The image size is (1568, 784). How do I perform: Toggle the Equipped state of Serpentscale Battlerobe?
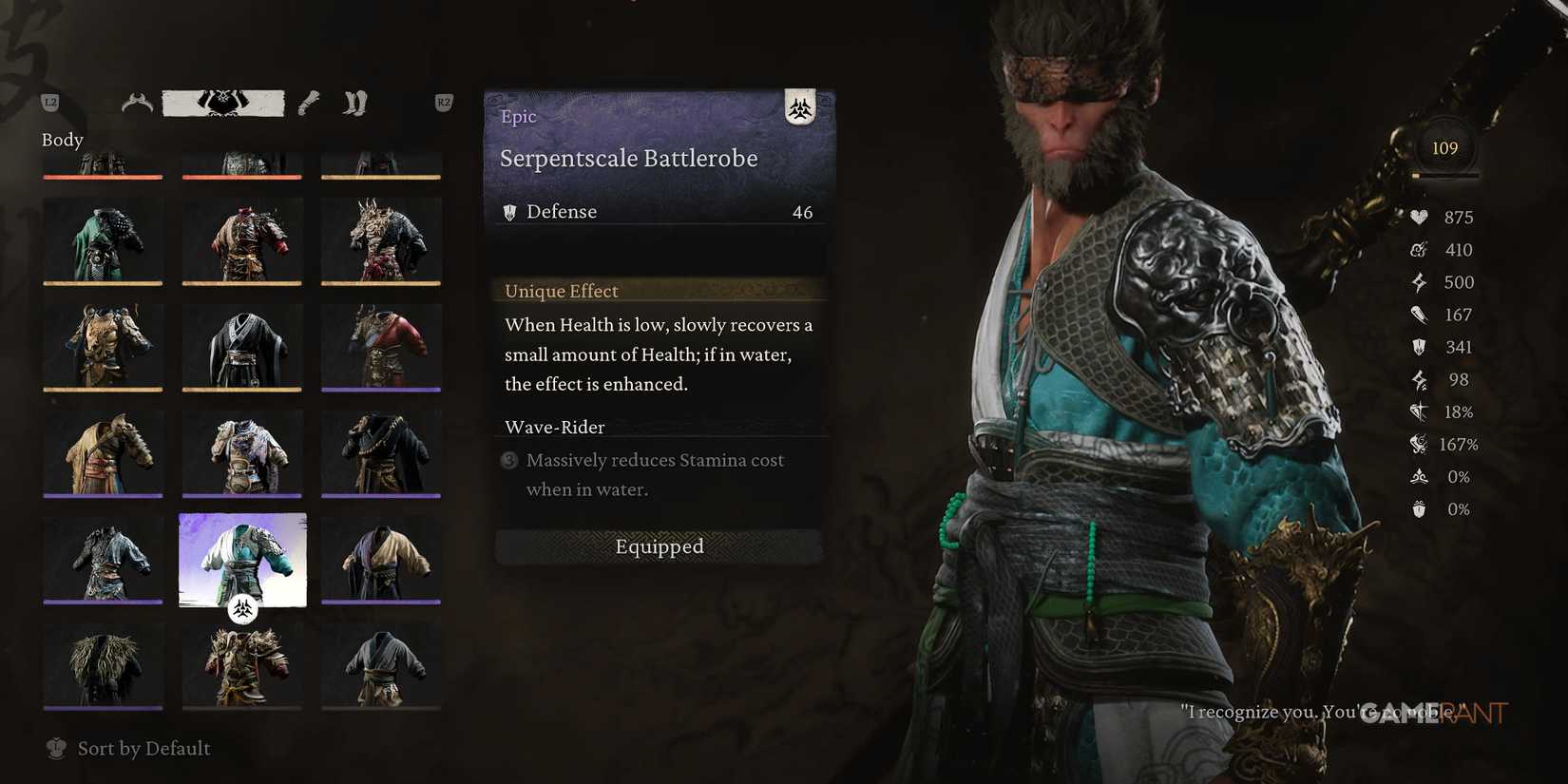(659, 546)
